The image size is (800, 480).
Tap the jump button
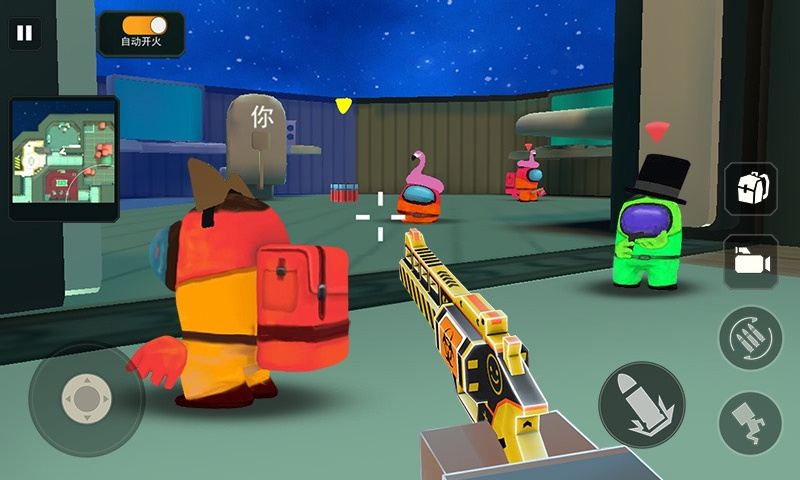click(750, 421)
